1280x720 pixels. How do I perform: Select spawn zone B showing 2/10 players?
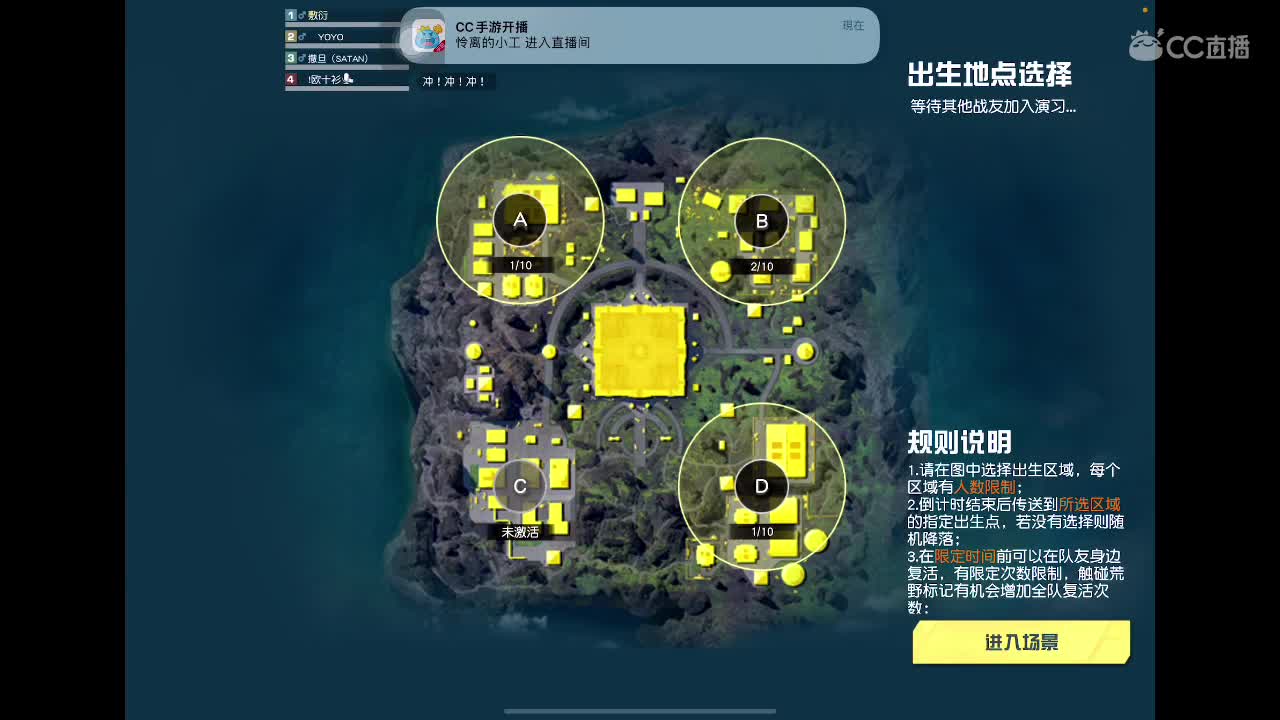point(762,219)
